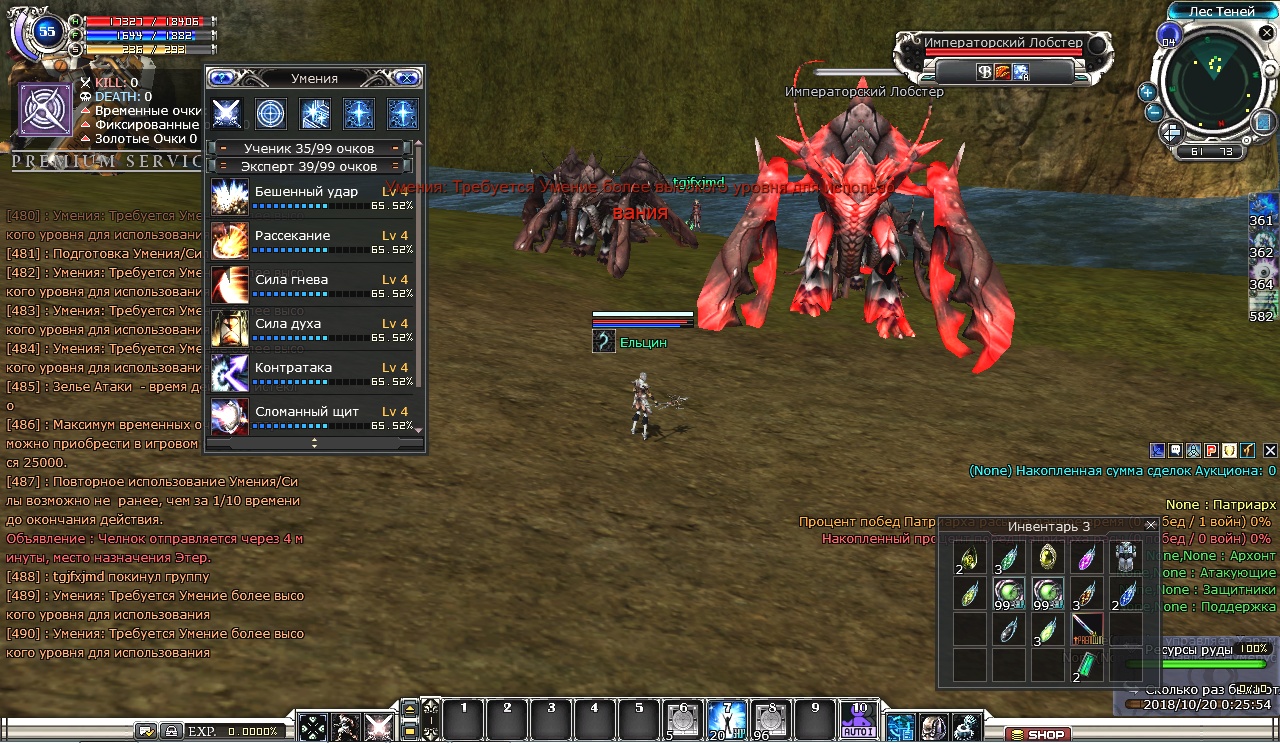Activate the AUTO I slot 10
The image size is (1280, 743).
pyautogui.click(x=858, y=718)
